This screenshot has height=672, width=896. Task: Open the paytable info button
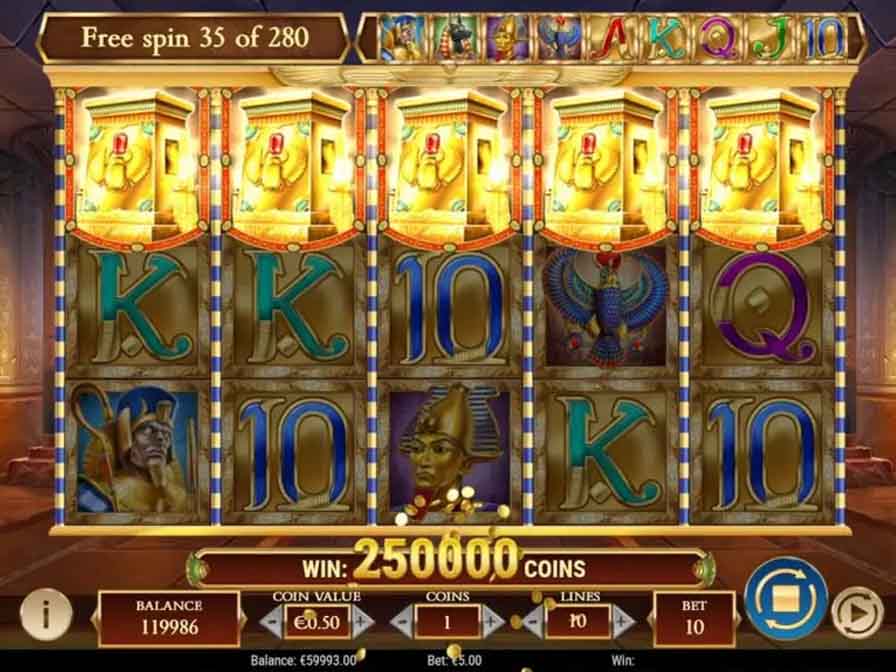click(37, 612)
